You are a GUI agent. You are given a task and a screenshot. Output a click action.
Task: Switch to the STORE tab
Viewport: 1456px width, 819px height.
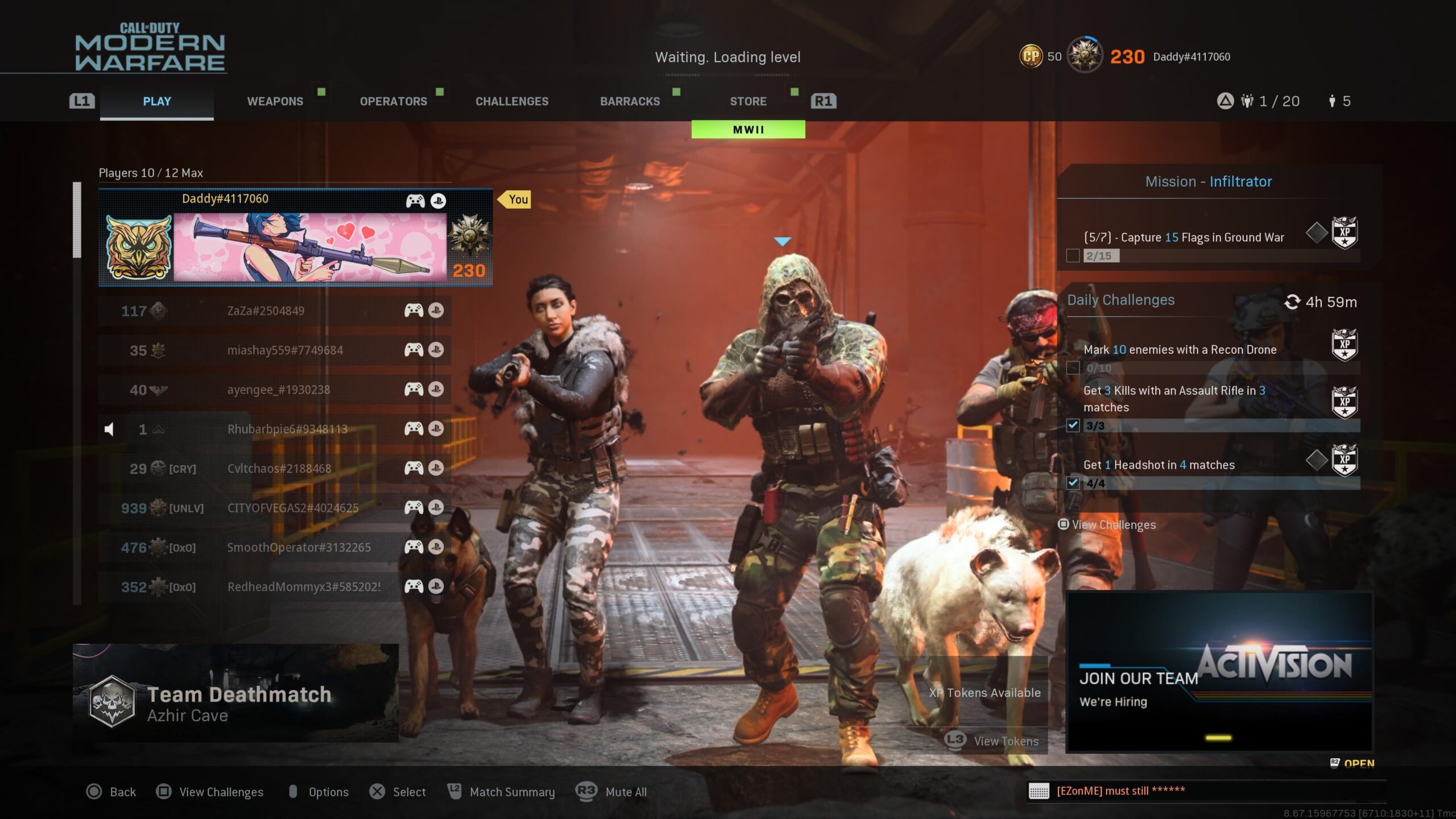(x=748, y=101)
